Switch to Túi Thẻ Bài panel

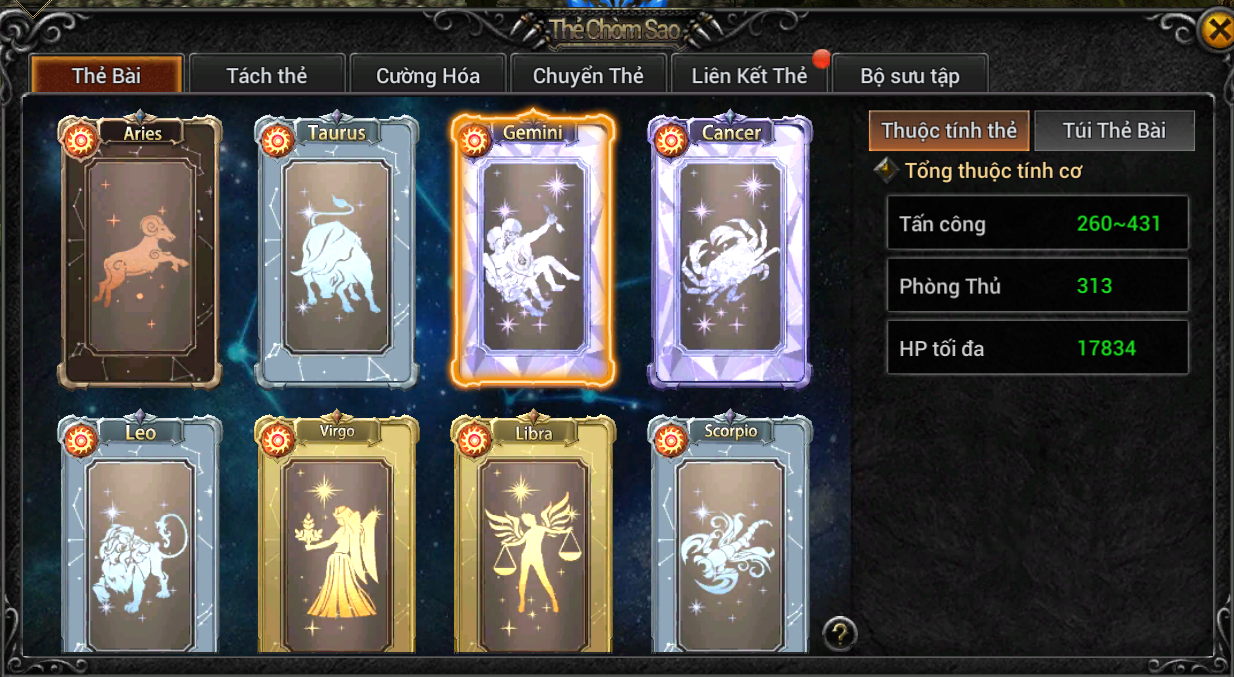pos(1114,131)
